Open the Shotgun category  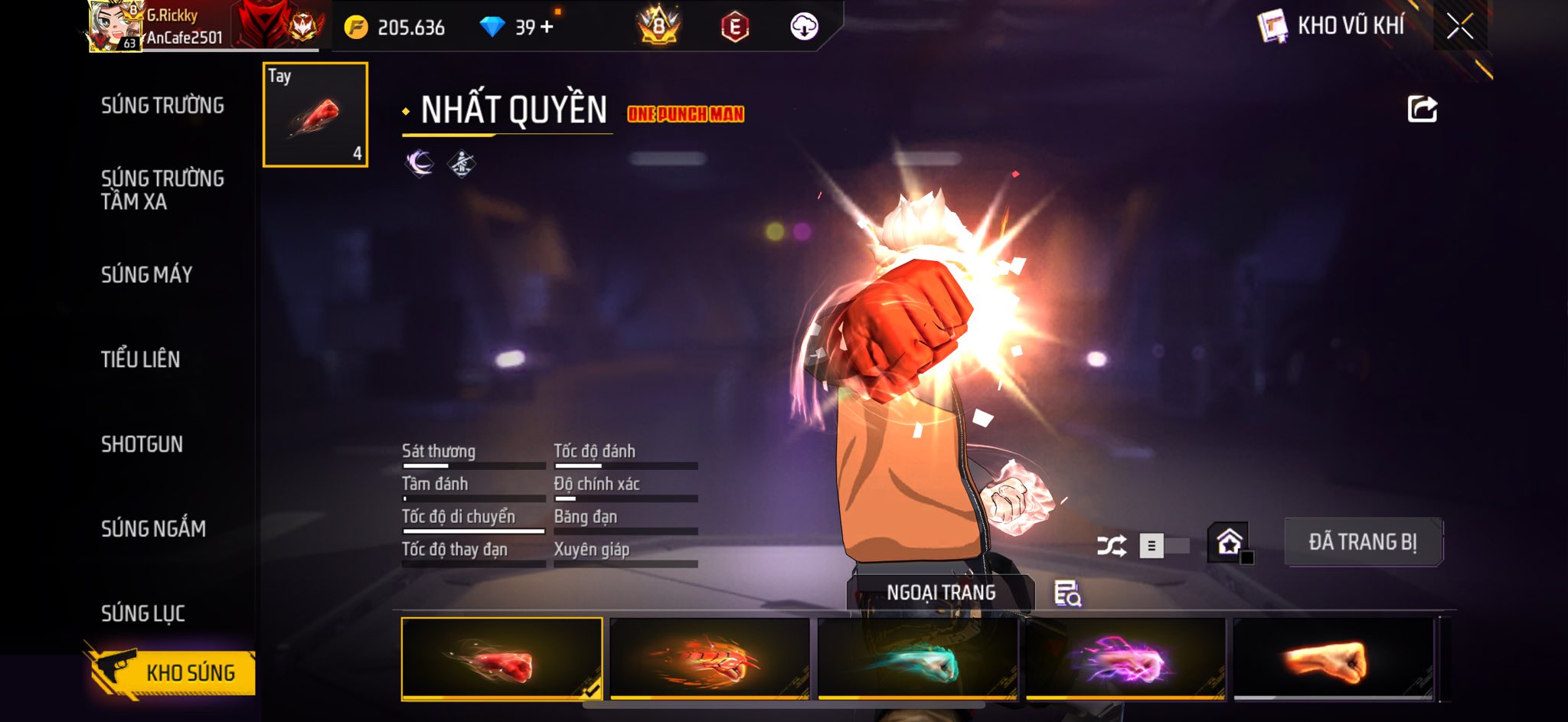pyautogui.click(x=142, y=444)
